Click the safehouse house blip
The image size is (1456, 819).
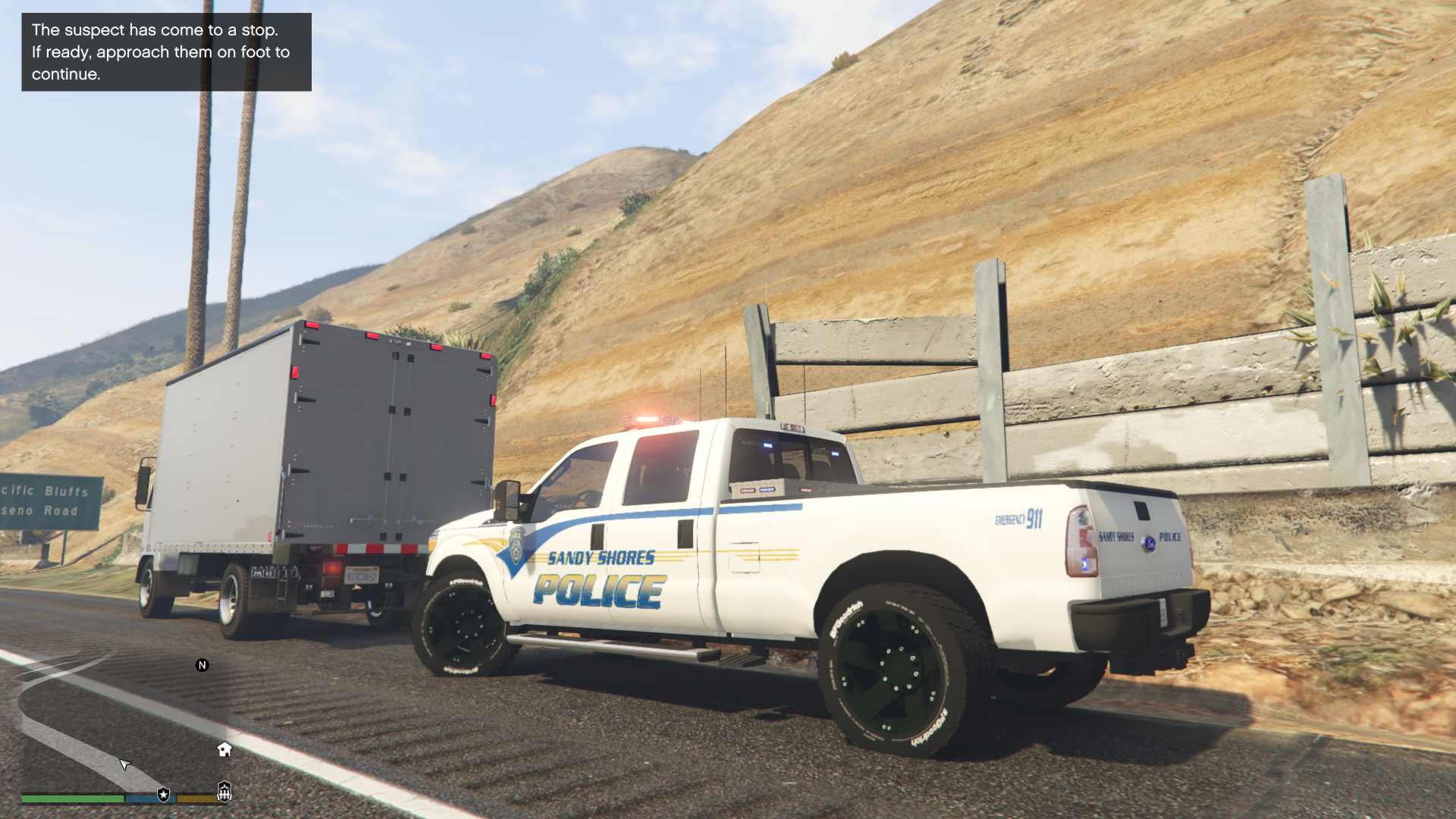click(x=224, y=749)
